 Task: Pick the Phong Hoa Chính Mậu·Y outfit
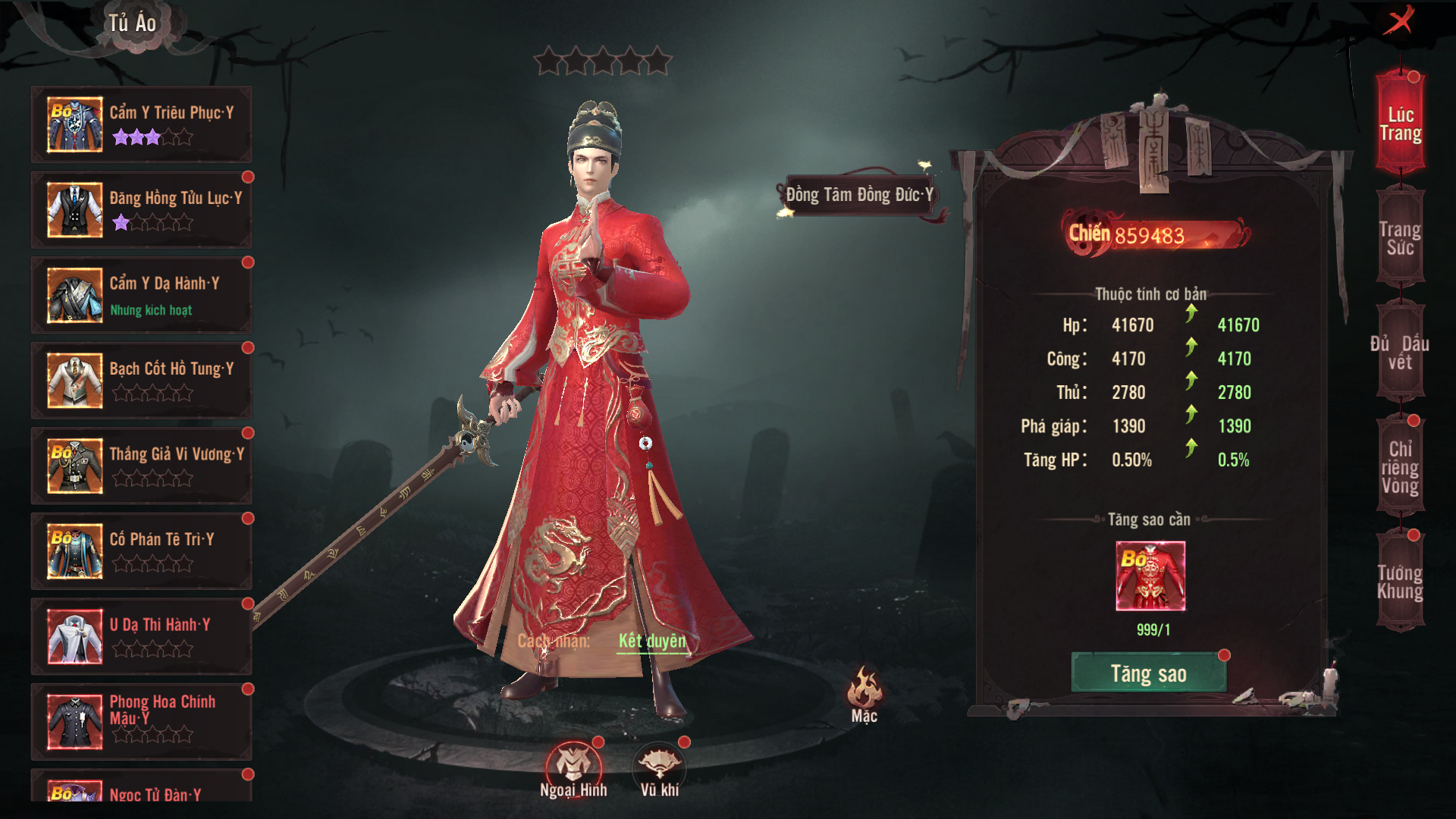point(142,722)
